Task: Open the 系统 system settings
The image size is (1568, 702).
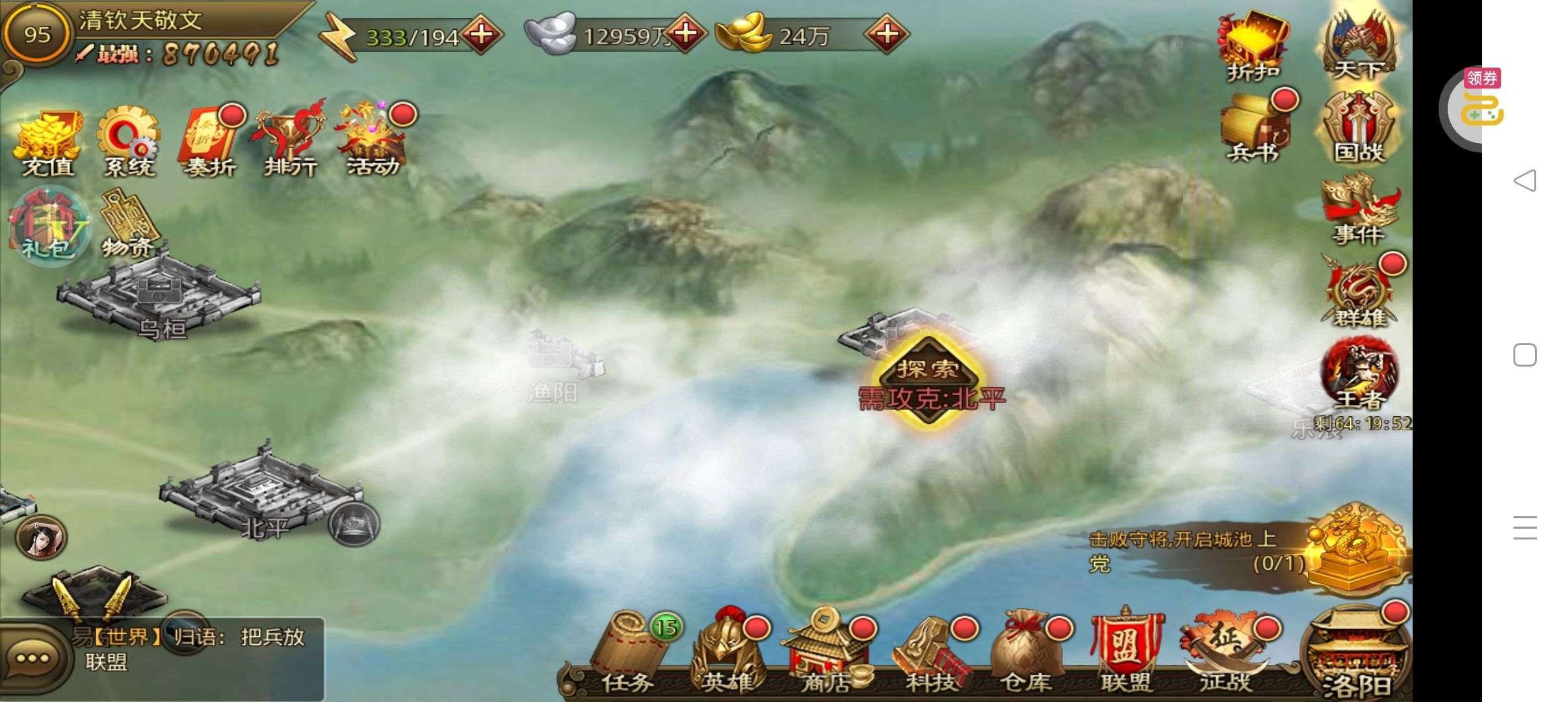Action: pyautogui.click(x=129, y=143)
